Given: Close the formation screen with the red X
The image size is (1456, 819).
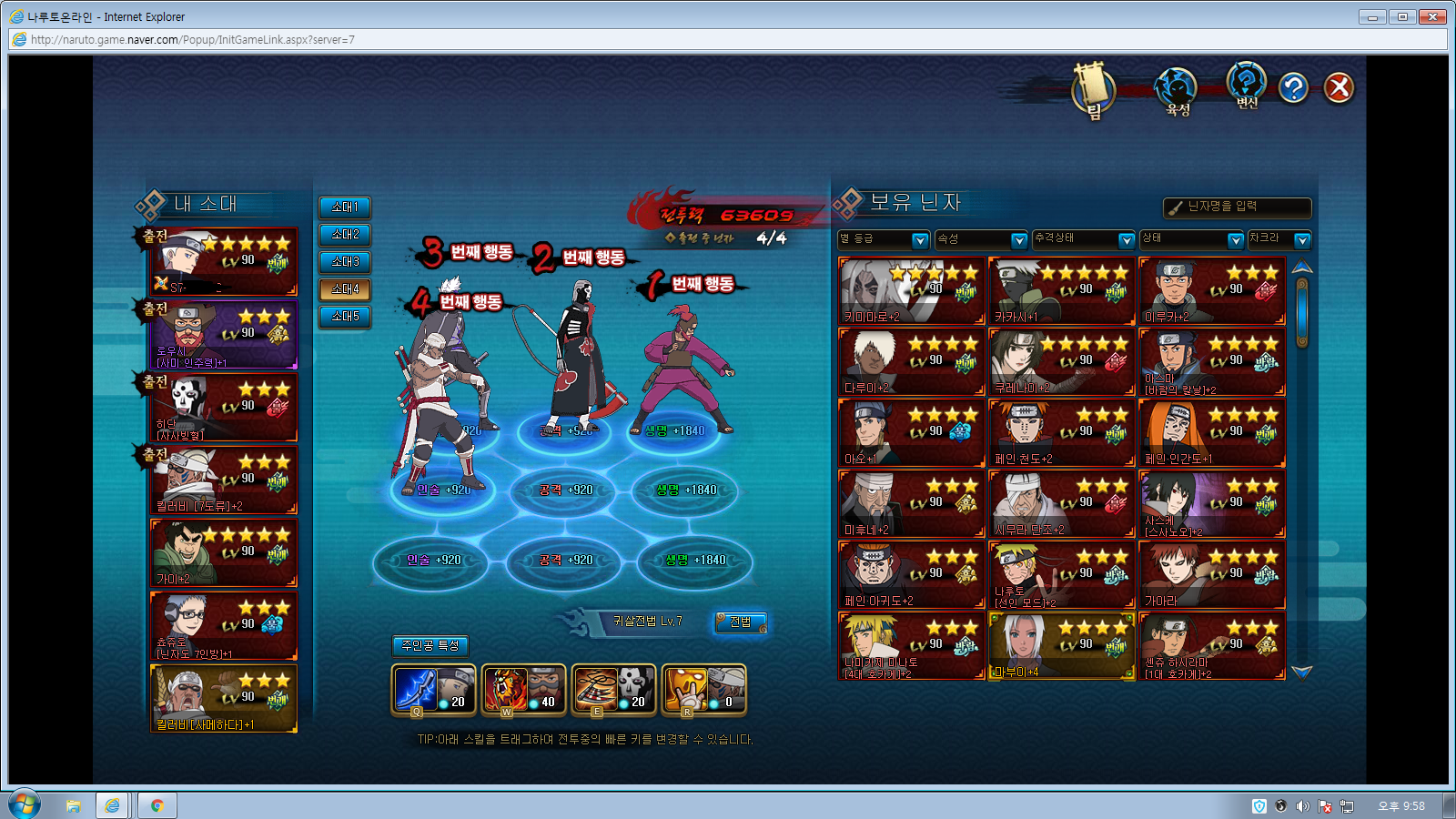Looking at the screenshot, I should [1339, 88].
